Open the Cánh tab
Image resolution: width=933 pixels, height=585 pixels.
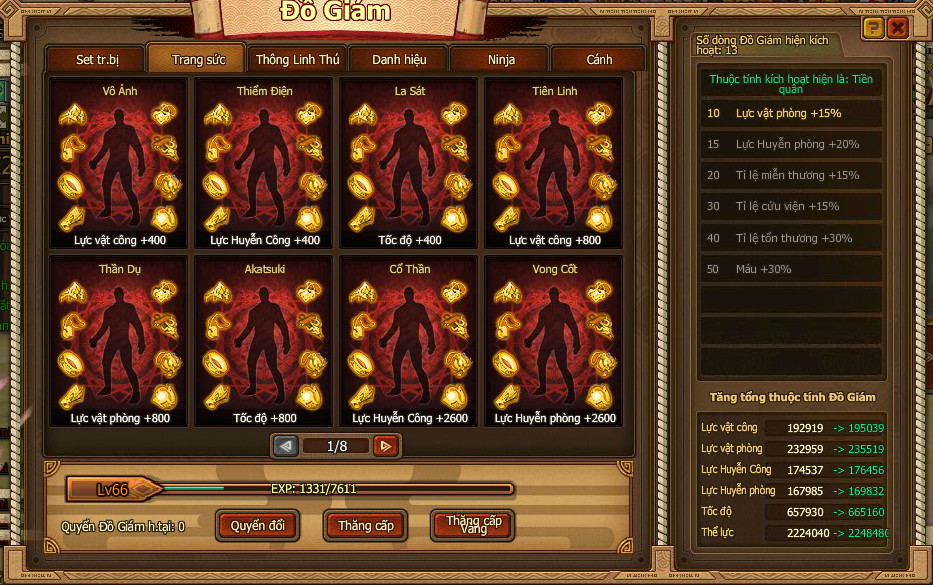pyautogui.click(x=599, y=60)
